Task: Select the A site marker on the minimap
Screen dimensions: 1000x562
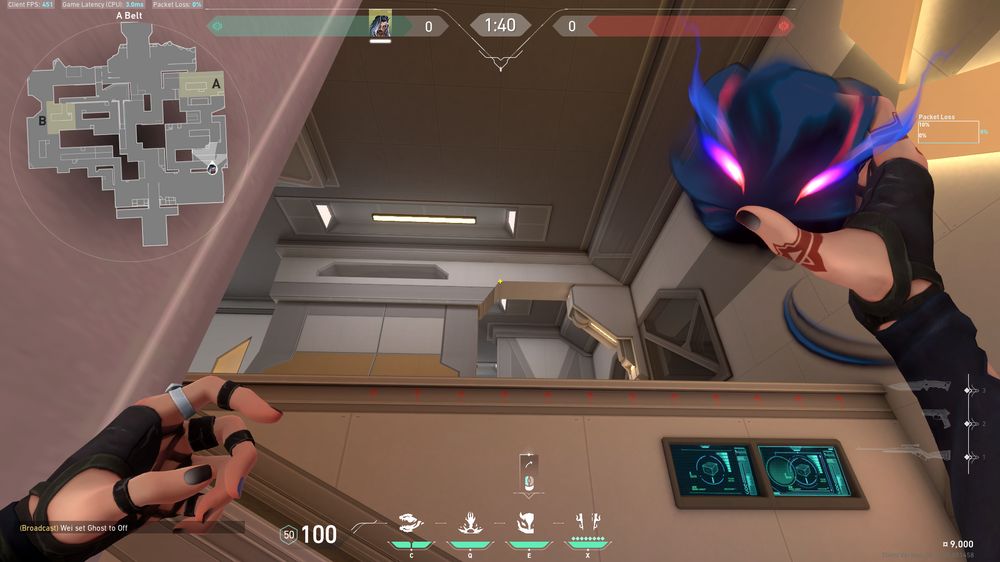Action: [216, 84]
